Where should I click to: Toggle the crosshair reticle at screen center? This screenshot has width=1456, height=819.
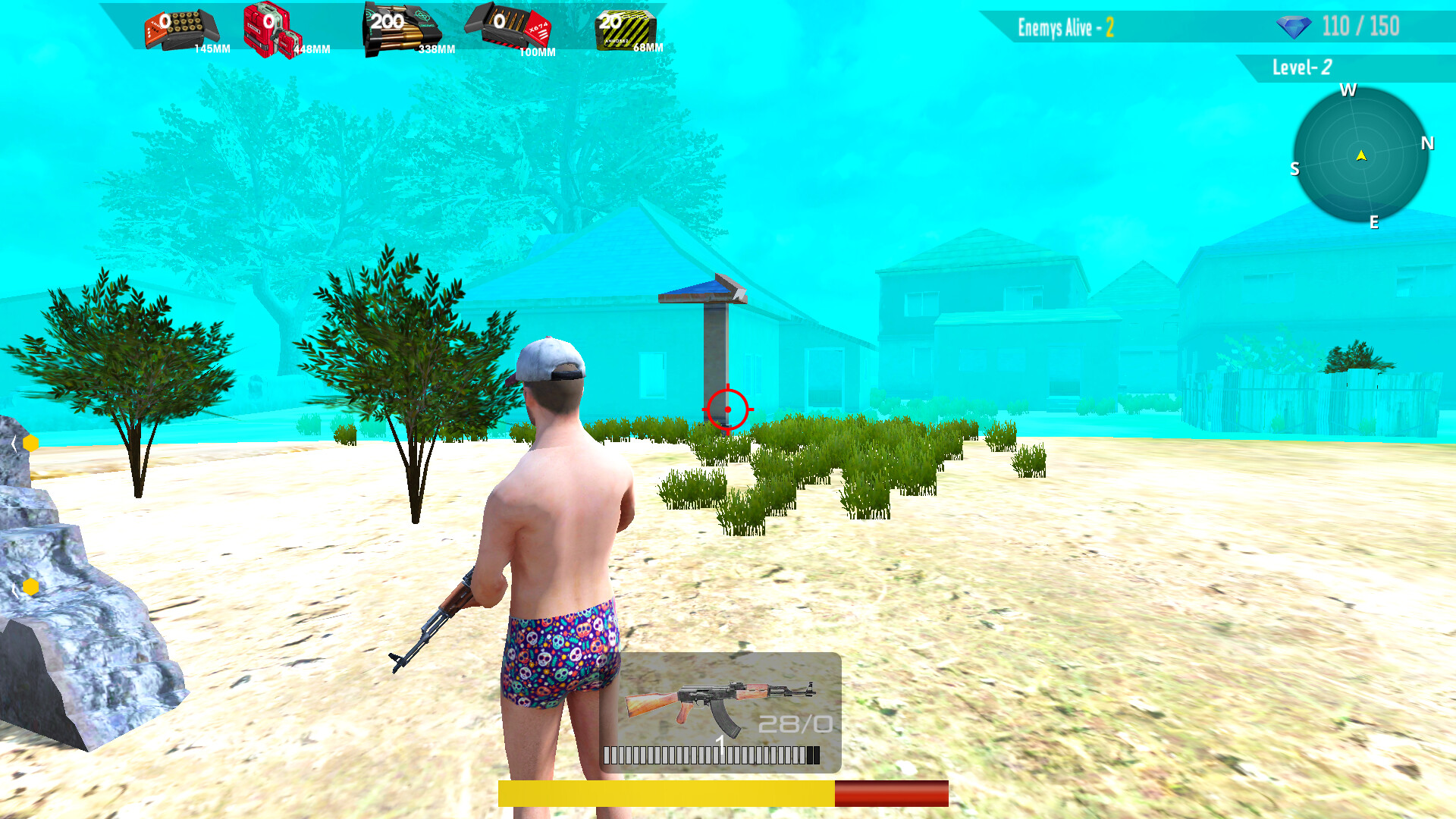726,408
